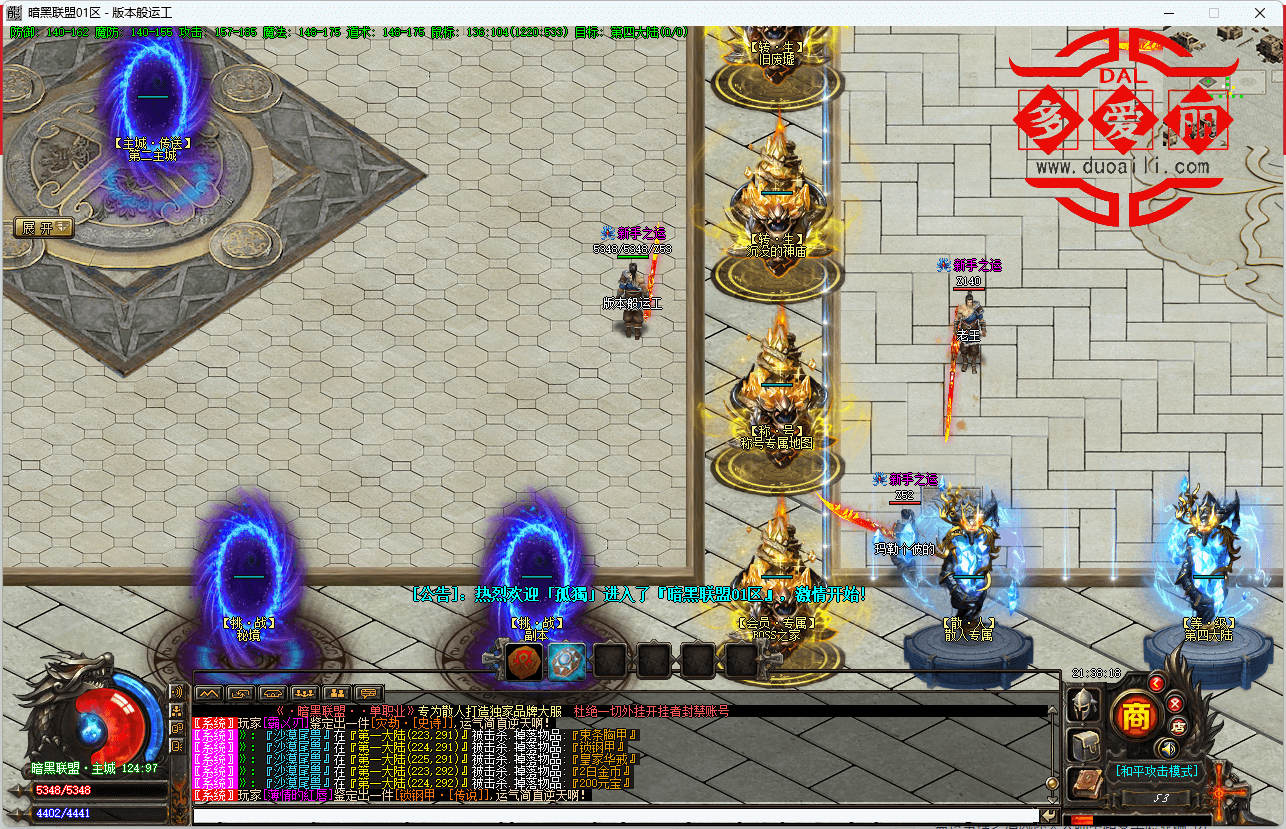Open the small 店 store button
The image size is (1286, 829).
tap(1178, 727)
